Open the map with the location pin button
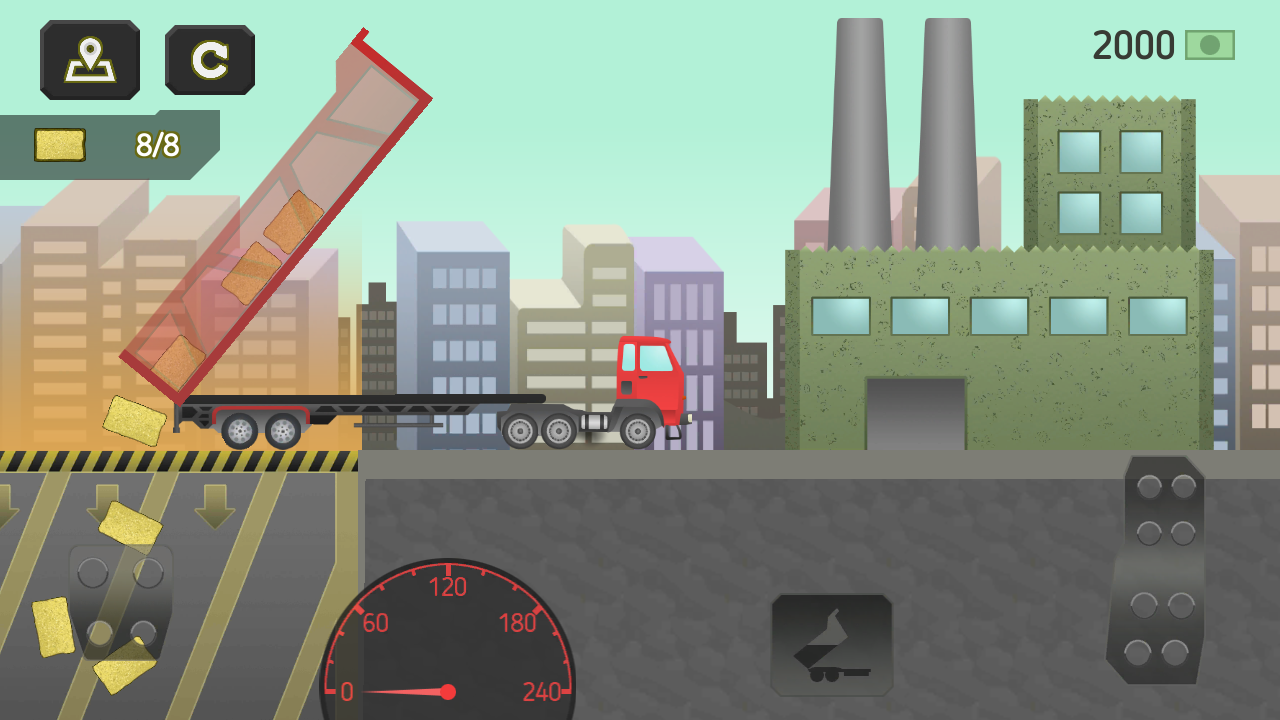The height and width of the screenshot is (720, 1280). [x=90, y=60]
